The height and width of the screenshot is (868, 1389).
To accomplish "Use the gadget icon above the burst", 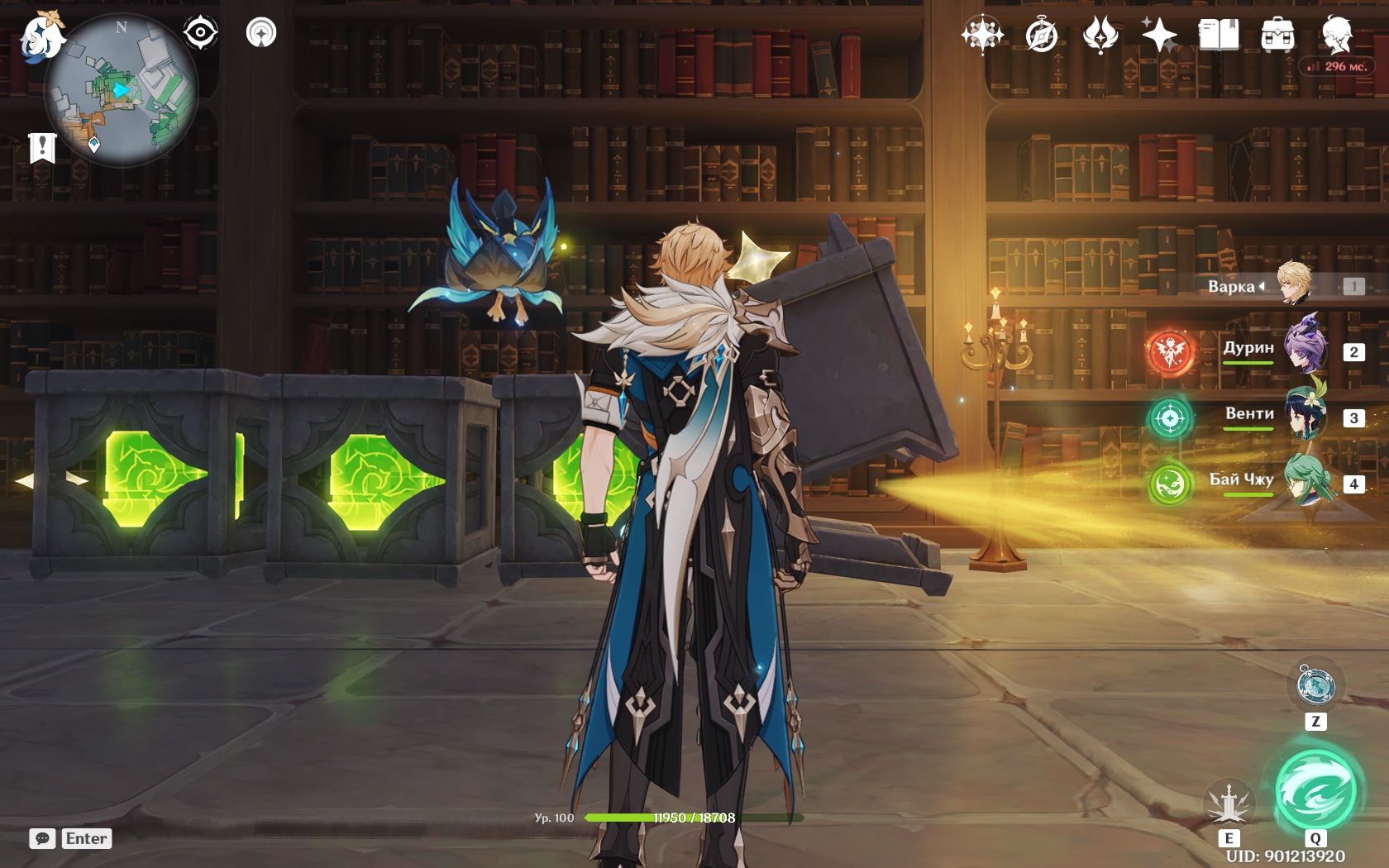I will pyautogui.click(x=1315, y=685).
